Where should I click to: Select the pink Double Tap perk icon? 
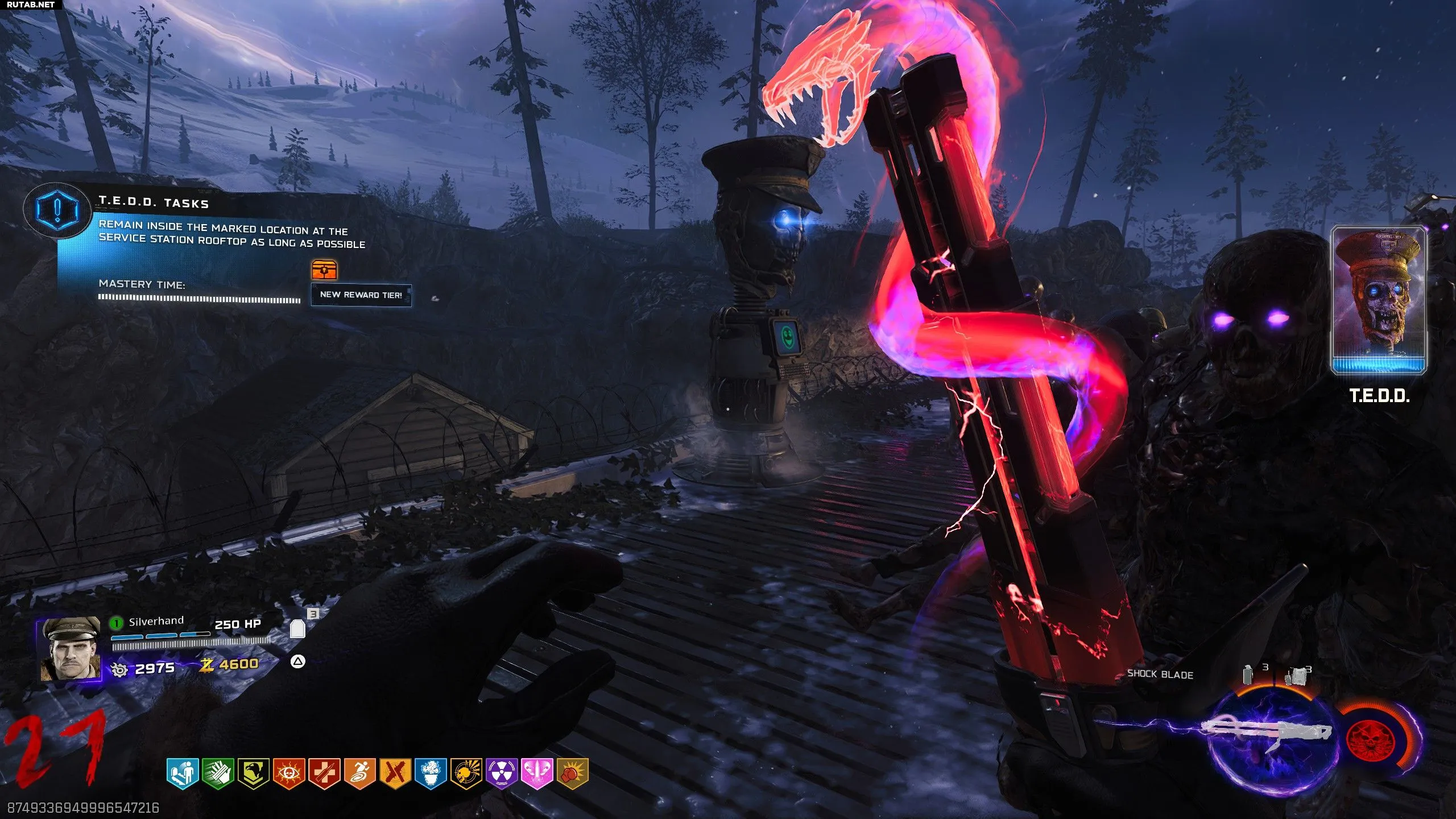click(537, 773)
